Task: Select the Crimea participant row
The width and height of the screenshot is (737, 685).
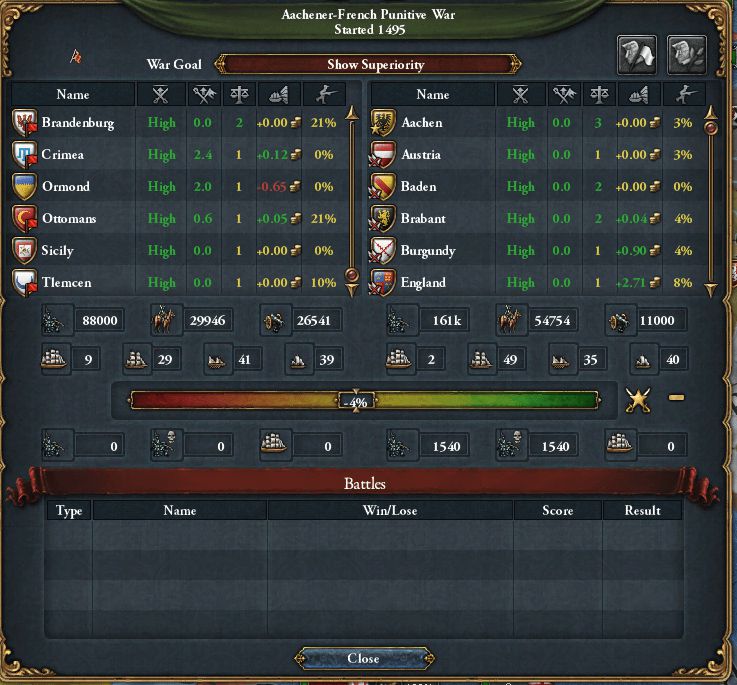Action: (x=63, y=155)
